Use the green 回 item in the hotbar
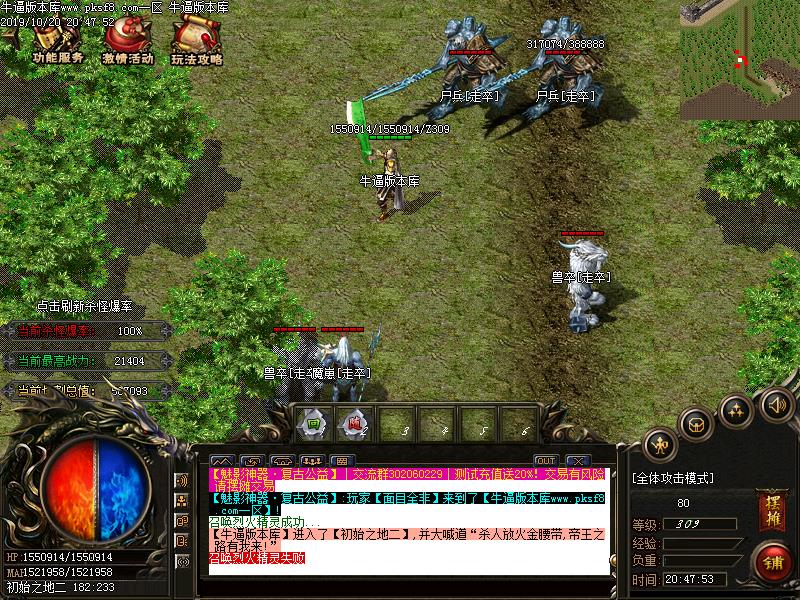This screenshot has height=600, width=800. point(313,422)
